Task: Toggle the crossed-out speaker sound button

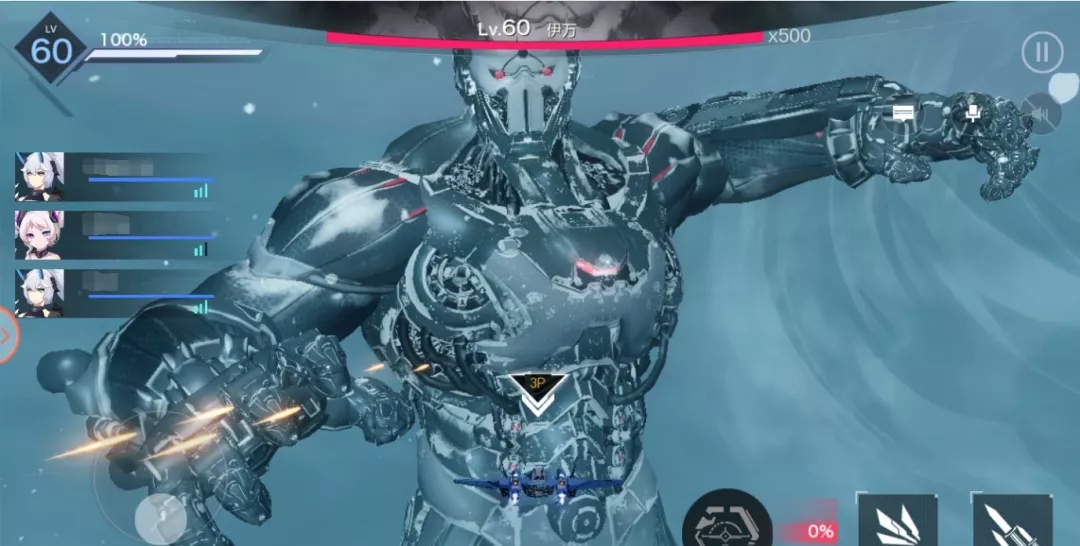Action: 1043,113
